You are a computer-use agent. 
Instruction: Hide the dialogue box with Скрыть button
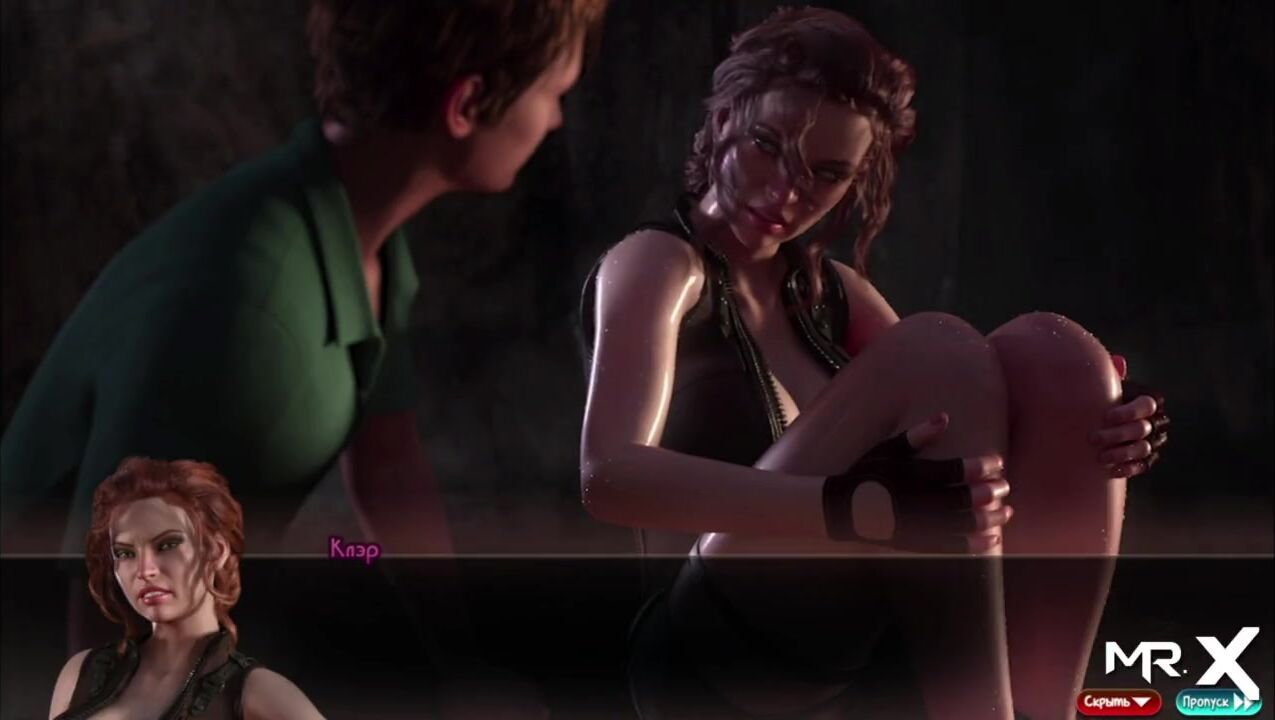point(1118,702)
